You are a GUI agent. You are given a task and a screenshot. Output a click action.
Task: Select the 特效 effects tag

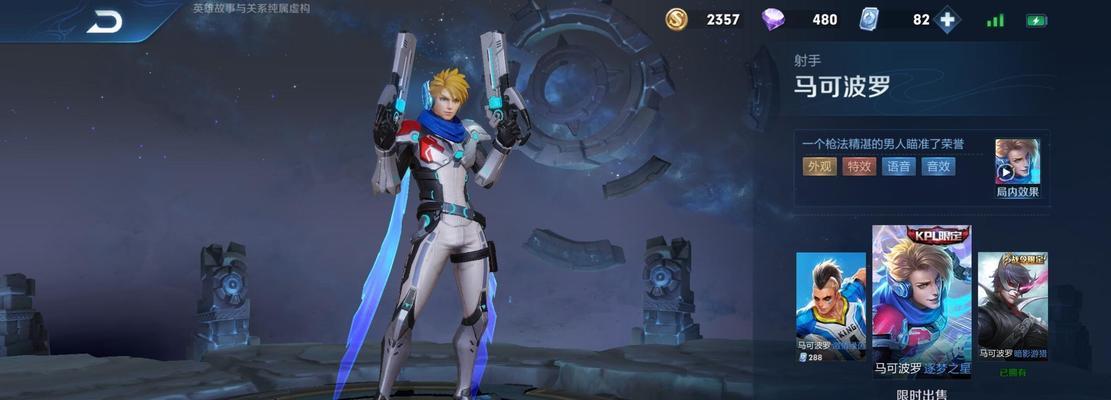pyautogui.click(x=859, y=167)
